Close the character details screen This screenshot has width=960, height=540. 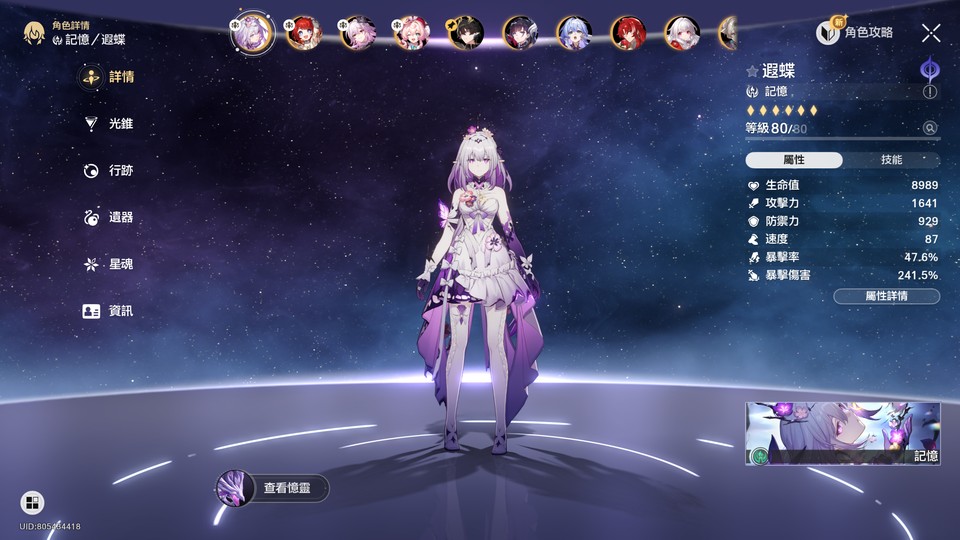[931, 33]
